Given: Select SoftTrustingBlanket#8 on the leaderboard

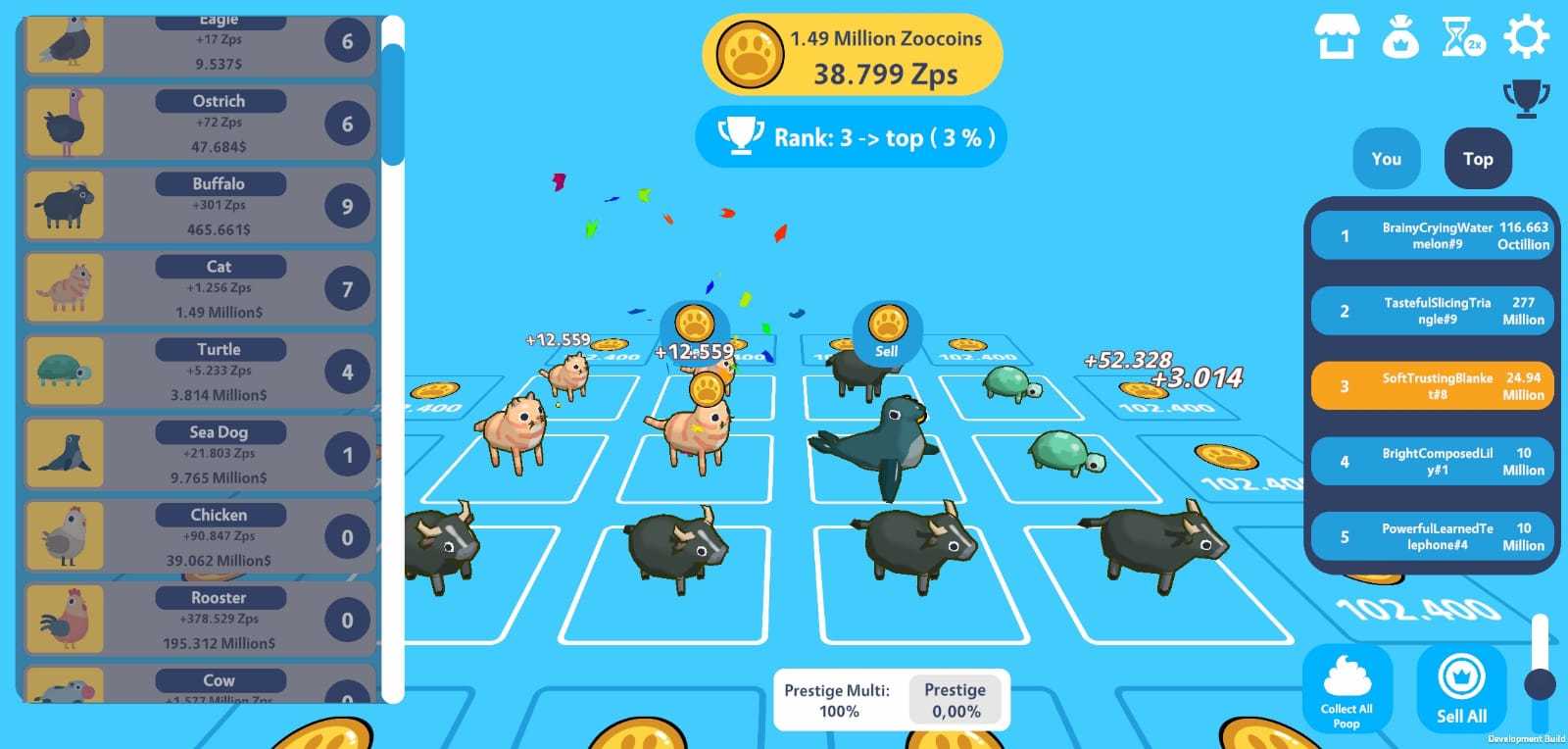Looking at the screenshot, I should pyautogui.click(x=1432, y=384).
